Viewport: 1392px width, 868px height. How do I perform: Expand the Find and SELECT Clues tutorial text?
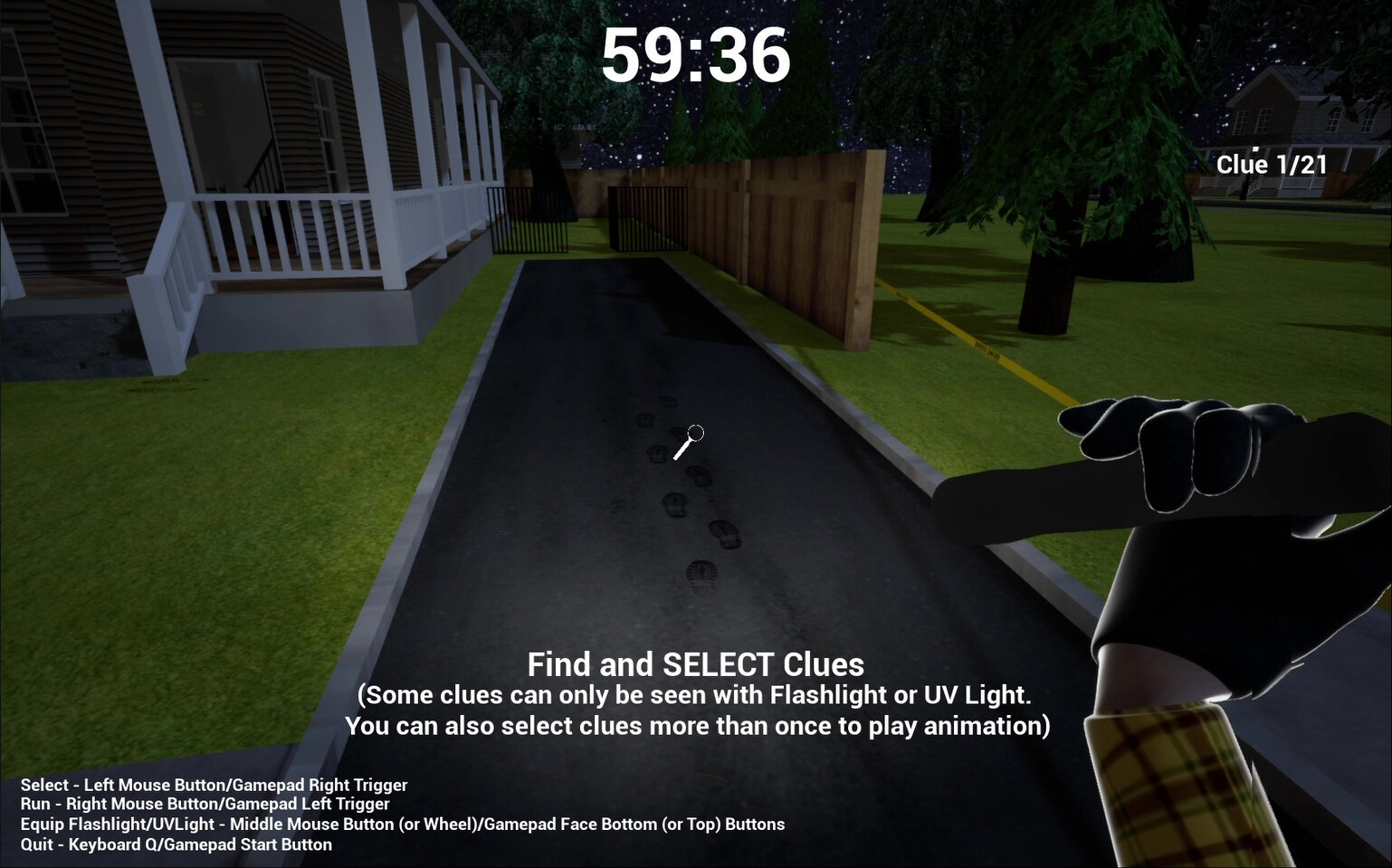pyautogui.click(x=697, y=664)
